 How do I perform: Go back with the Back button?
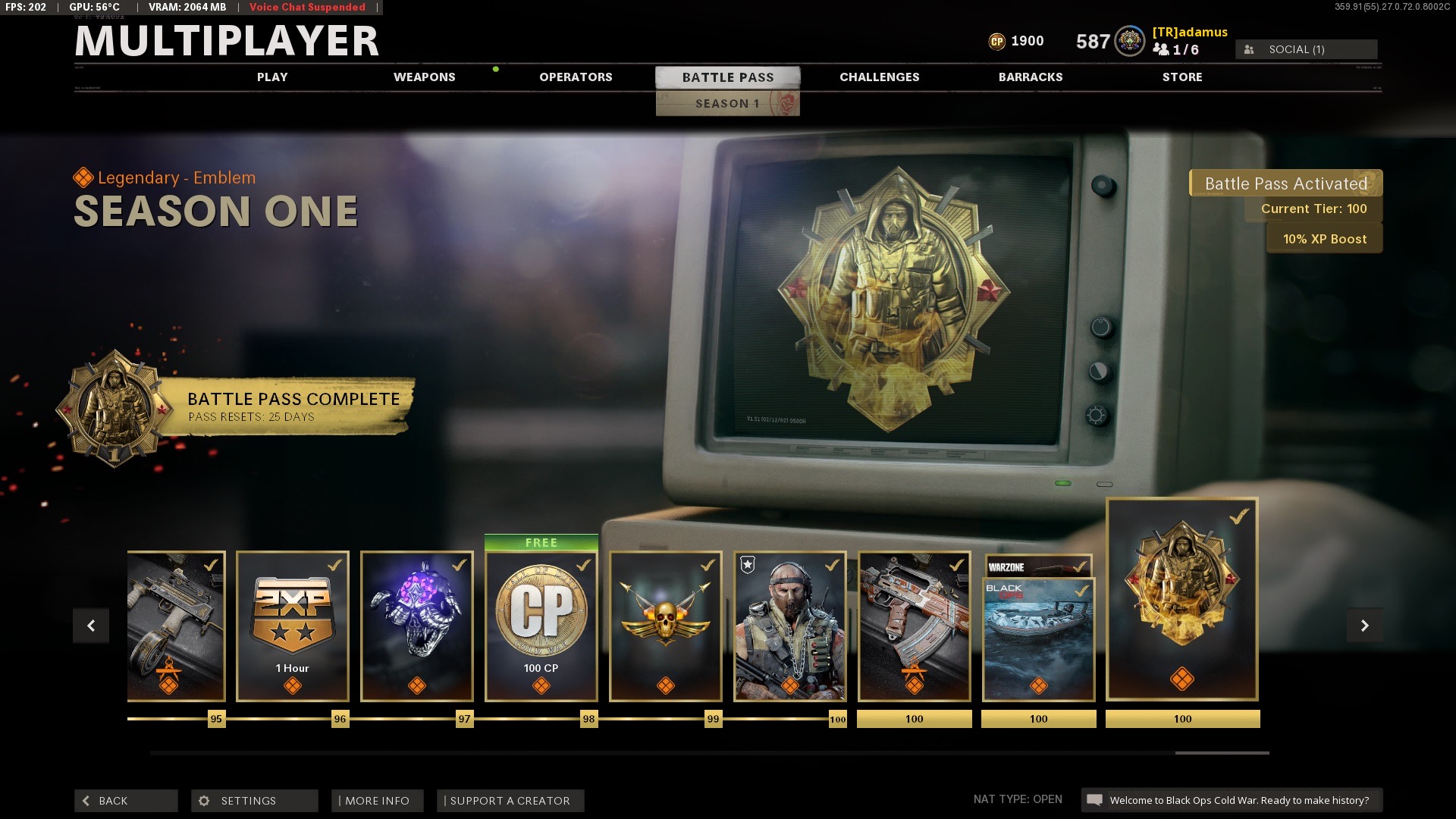[x=126, y=801]
